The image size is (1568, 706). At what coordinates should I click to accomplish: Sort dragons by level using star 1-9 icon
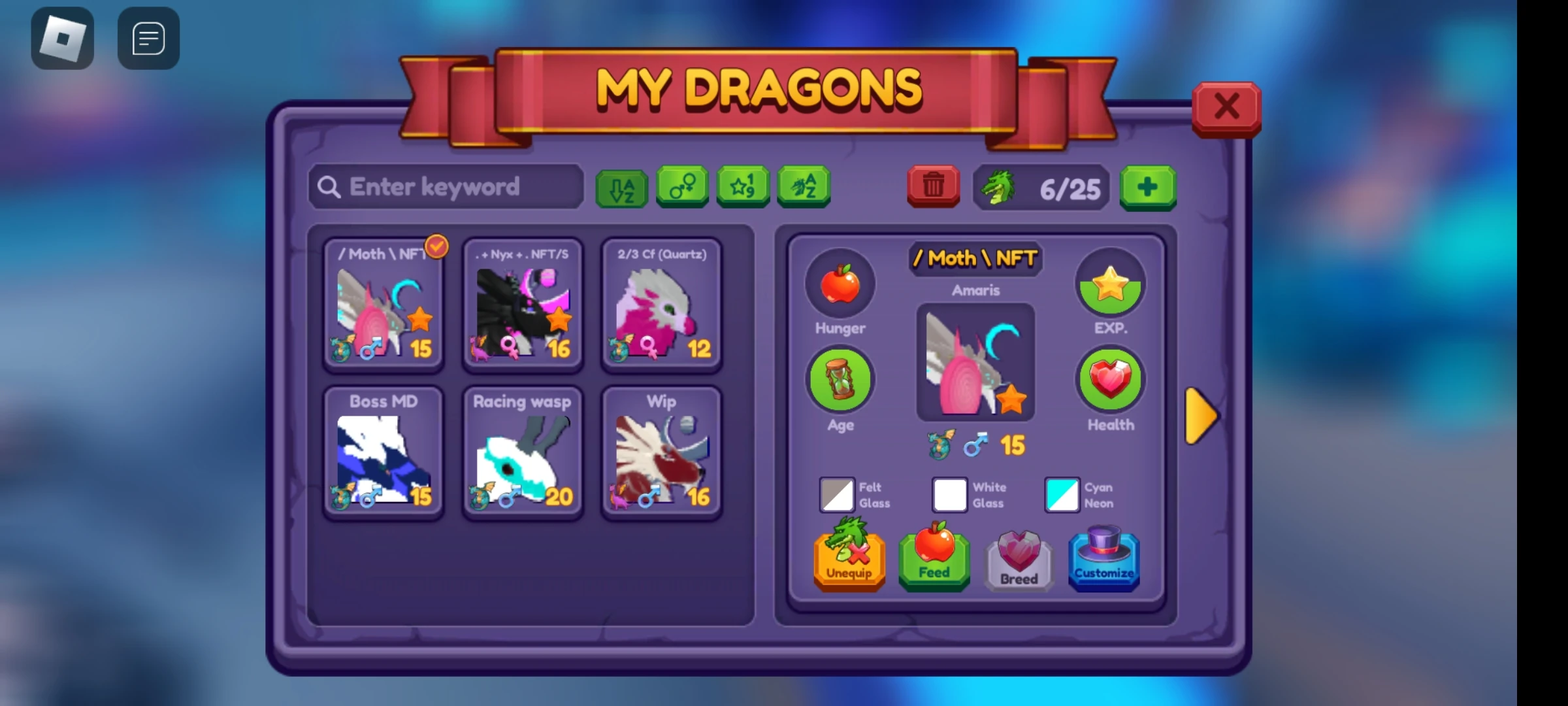[x=743, y=188]
